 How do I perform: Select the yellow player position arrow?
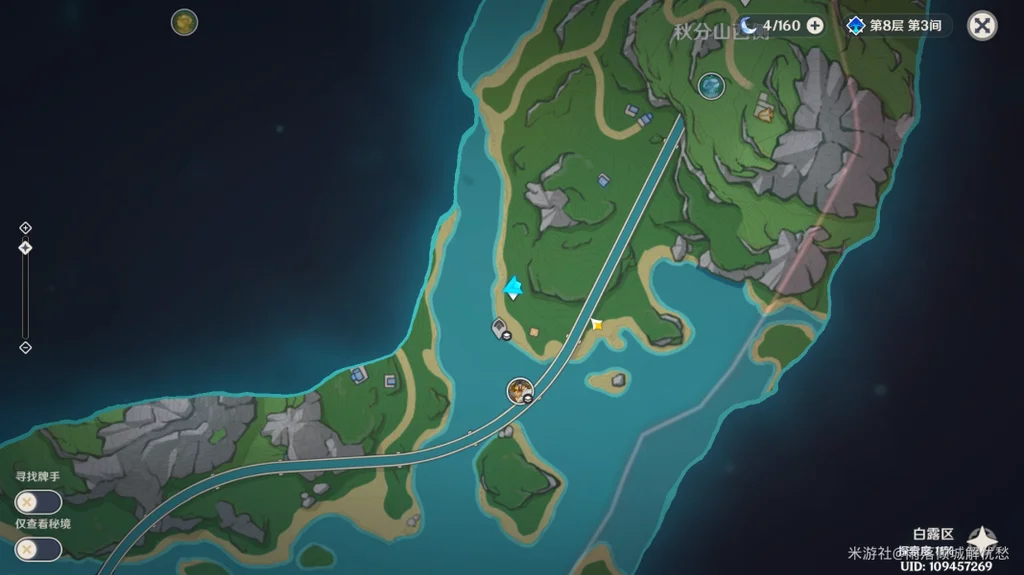click(x=596, y=324)
